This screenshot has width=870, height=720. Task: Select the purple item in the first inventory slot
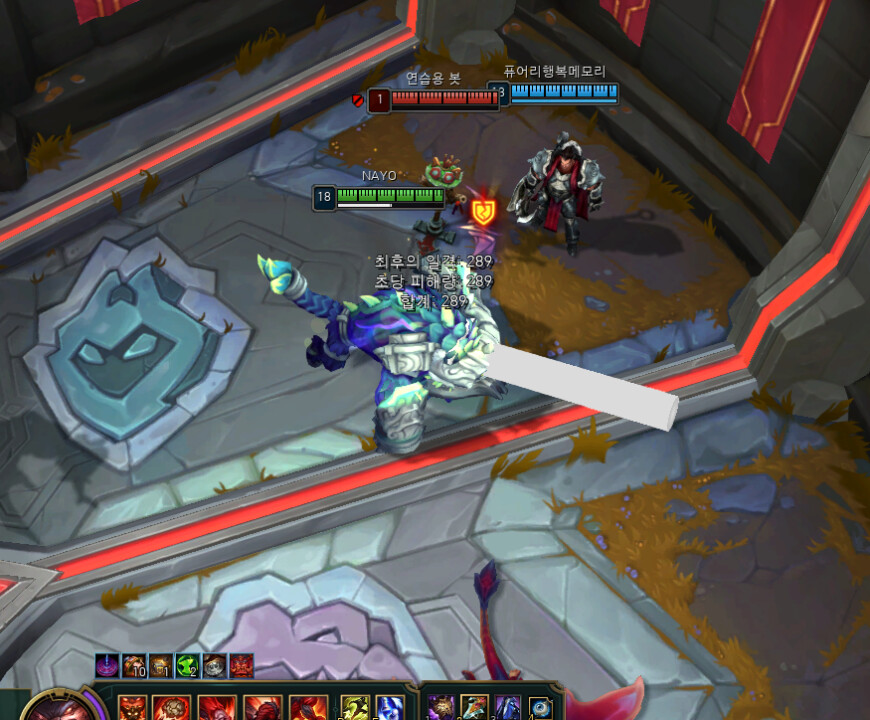pos(441,708)
